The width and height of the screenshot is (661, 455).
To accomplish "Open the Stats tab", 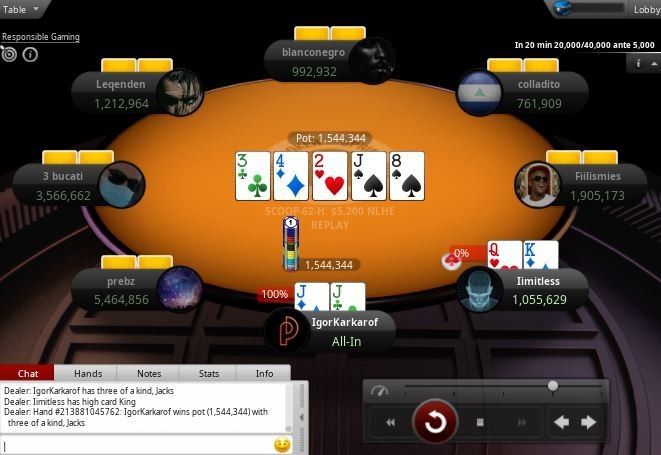I will tap(209, 374).
